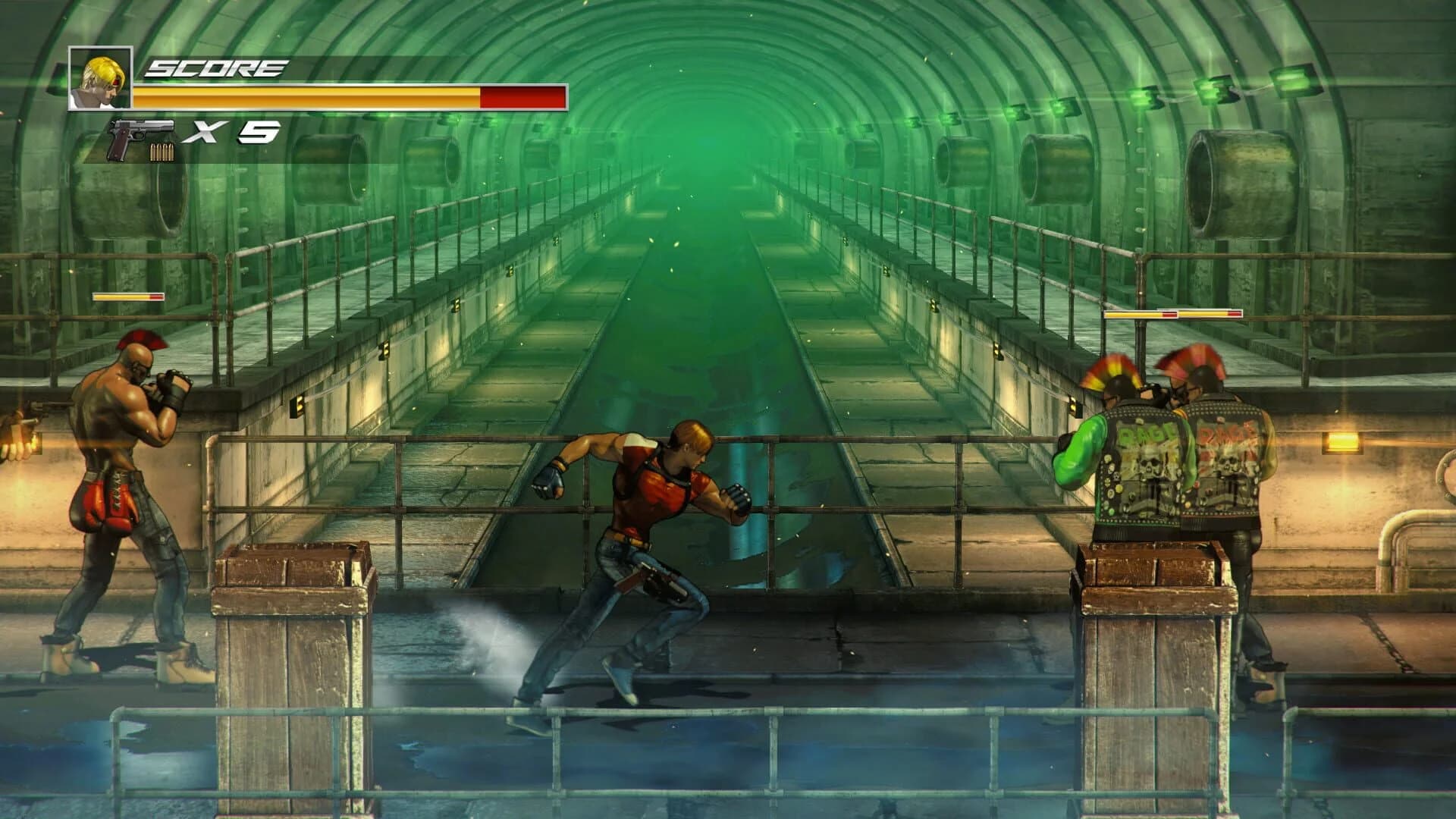Click the x5 ammo counter label
This screenshot has width=1456, height=819.
click(231, 133)
